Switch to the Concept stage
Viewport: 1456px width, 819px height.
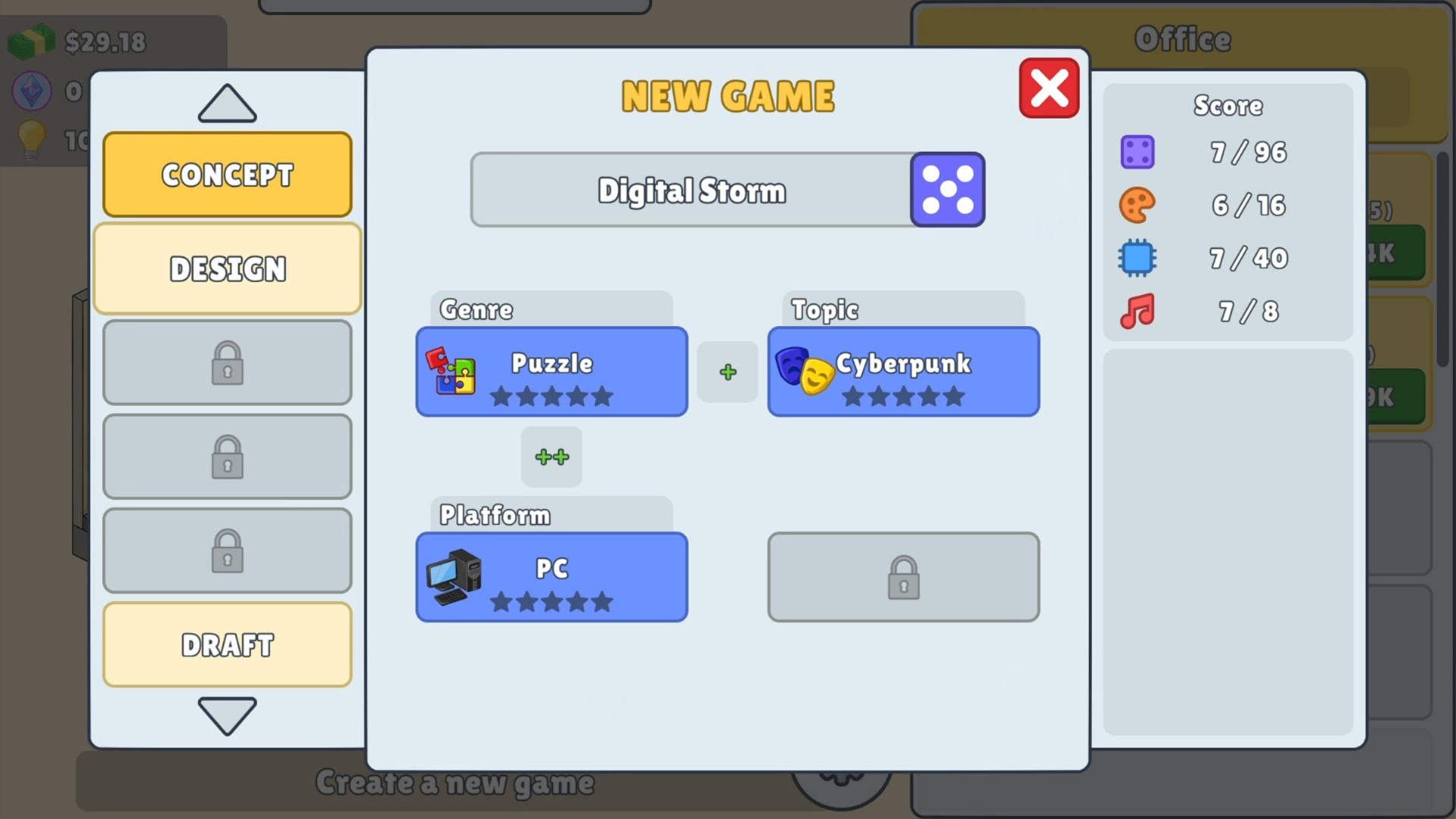click(227, 174)
